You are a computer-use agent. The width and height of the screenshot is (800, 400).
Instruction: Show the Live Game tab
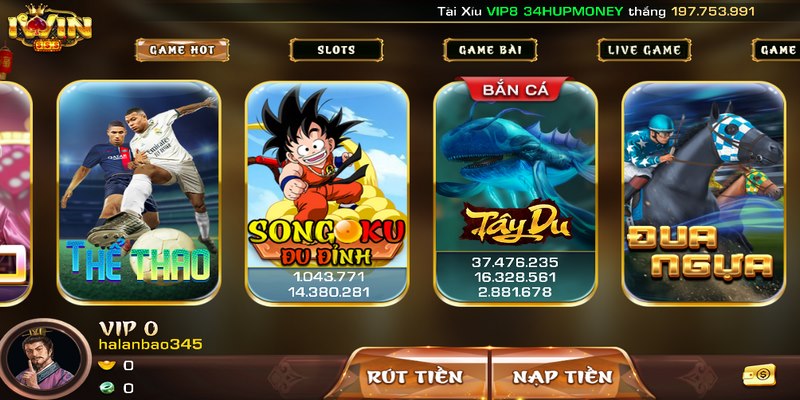[644, 49]
